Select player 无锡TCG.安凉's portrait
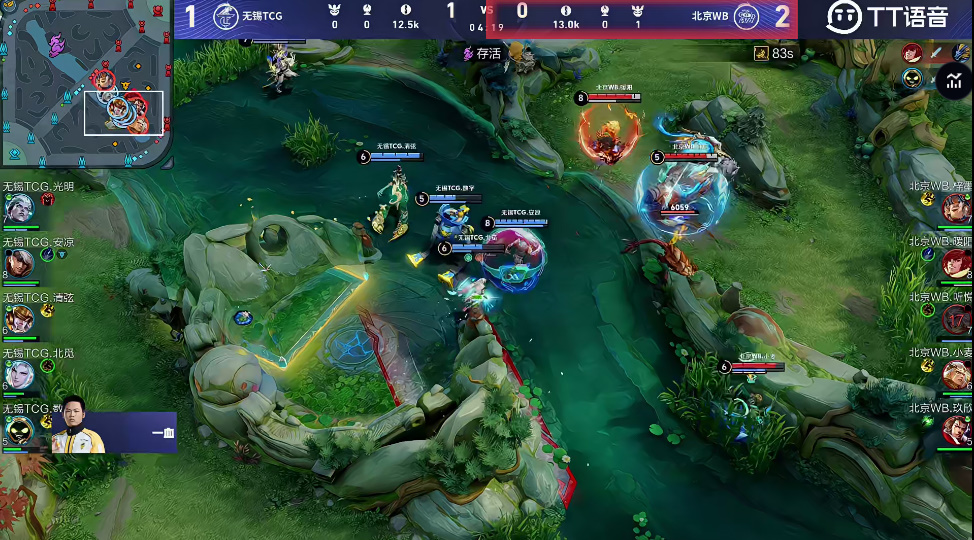Screen dimensions: 974x540 (17, 263)
